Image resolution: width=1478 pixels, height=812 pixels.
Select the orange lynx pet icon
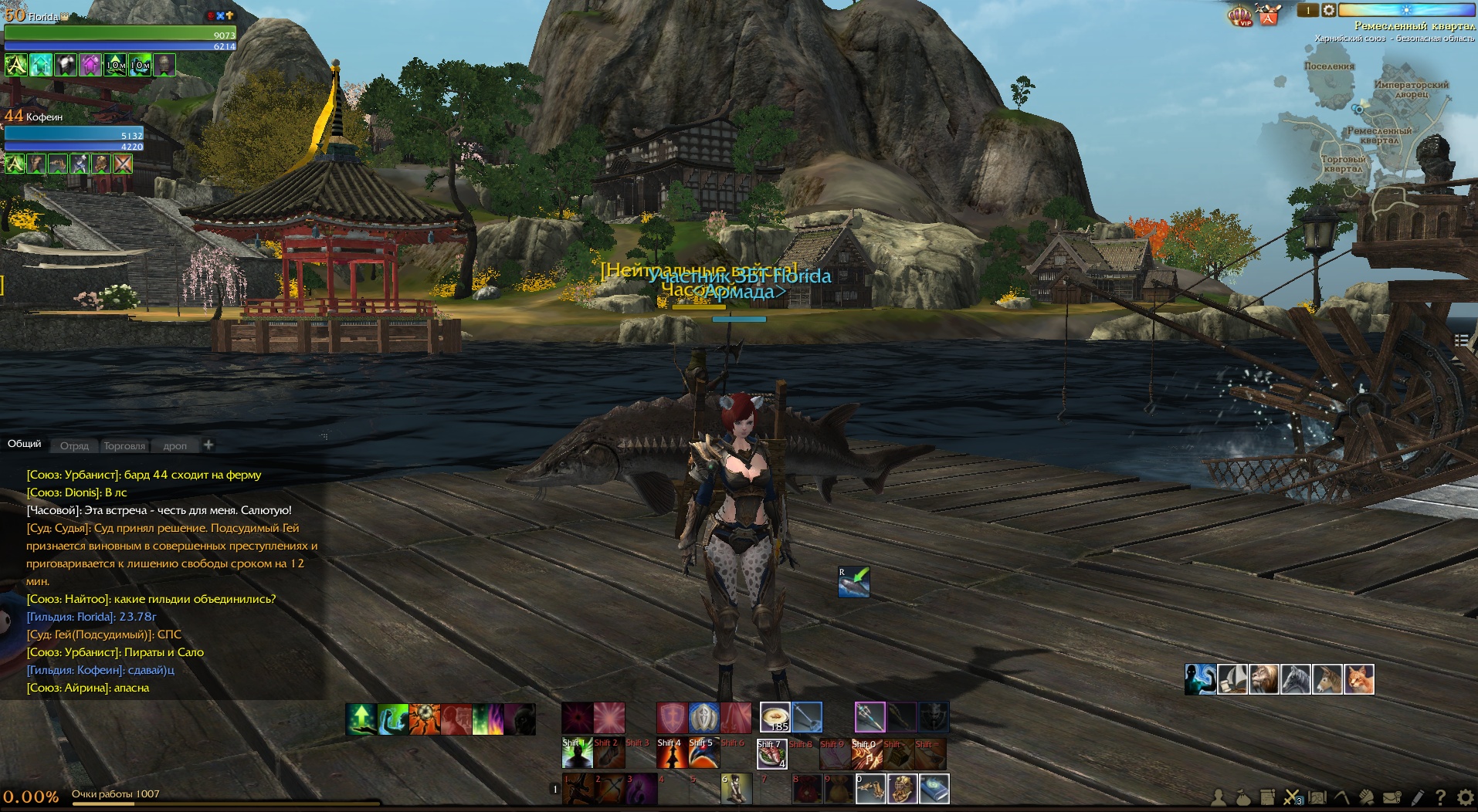click(x=1358, y=679)
